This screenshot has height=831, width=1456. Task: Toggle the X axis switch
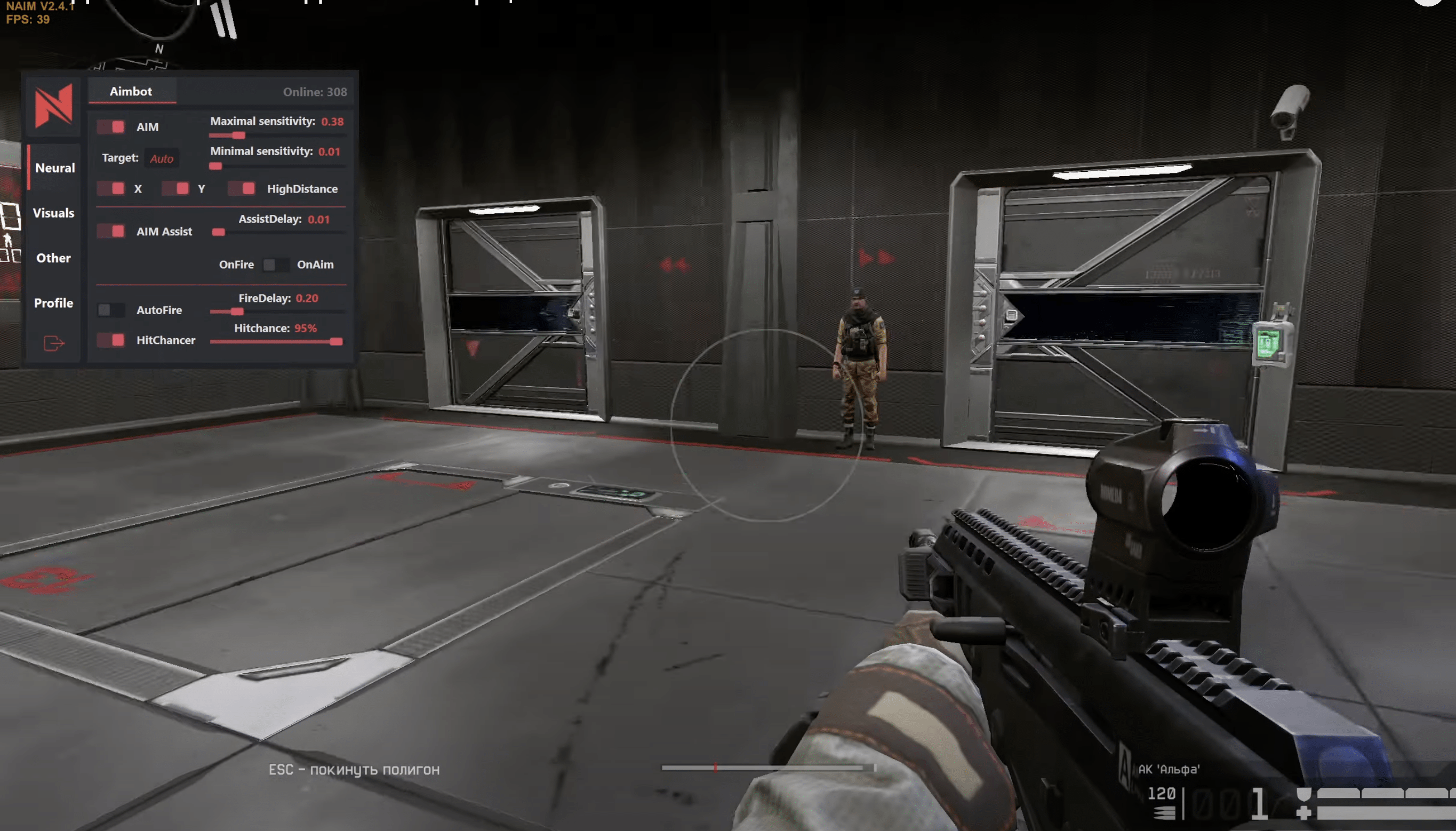tap(111, 188)
